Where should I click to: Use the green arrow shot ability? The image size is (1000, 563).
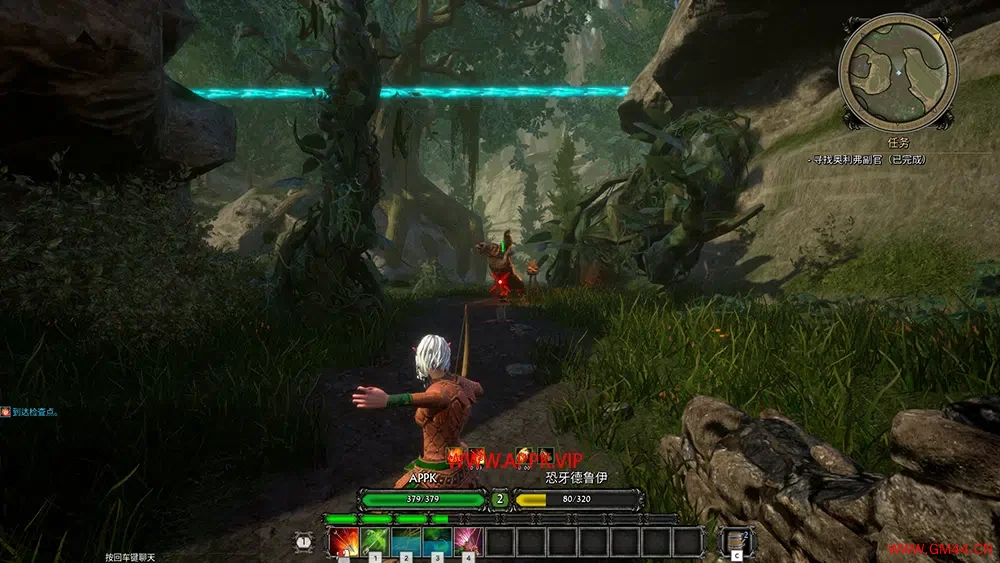(375, 541)
